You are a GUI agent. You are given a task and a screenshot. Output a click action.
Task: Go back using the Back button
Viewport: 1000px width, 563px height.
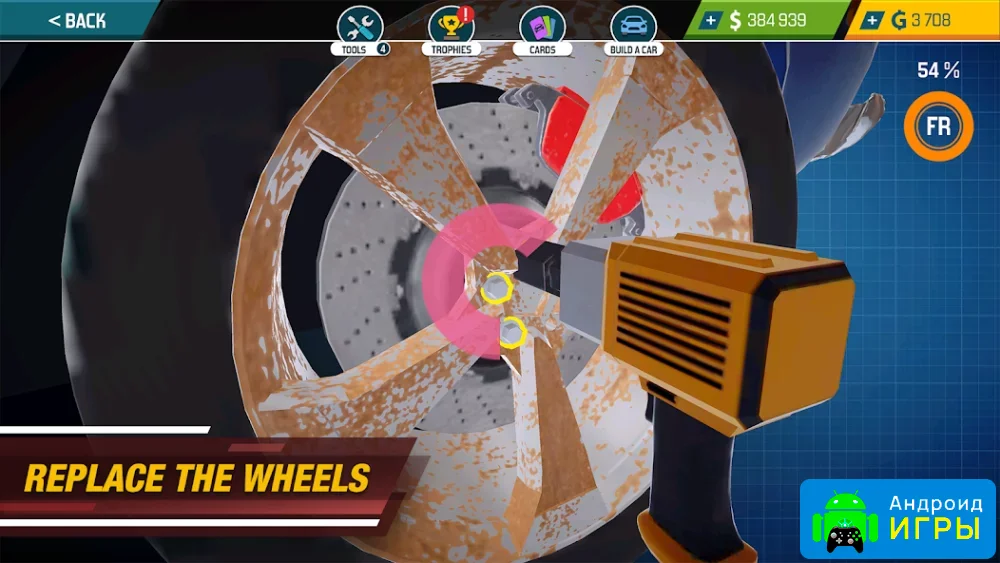[76, 20]
